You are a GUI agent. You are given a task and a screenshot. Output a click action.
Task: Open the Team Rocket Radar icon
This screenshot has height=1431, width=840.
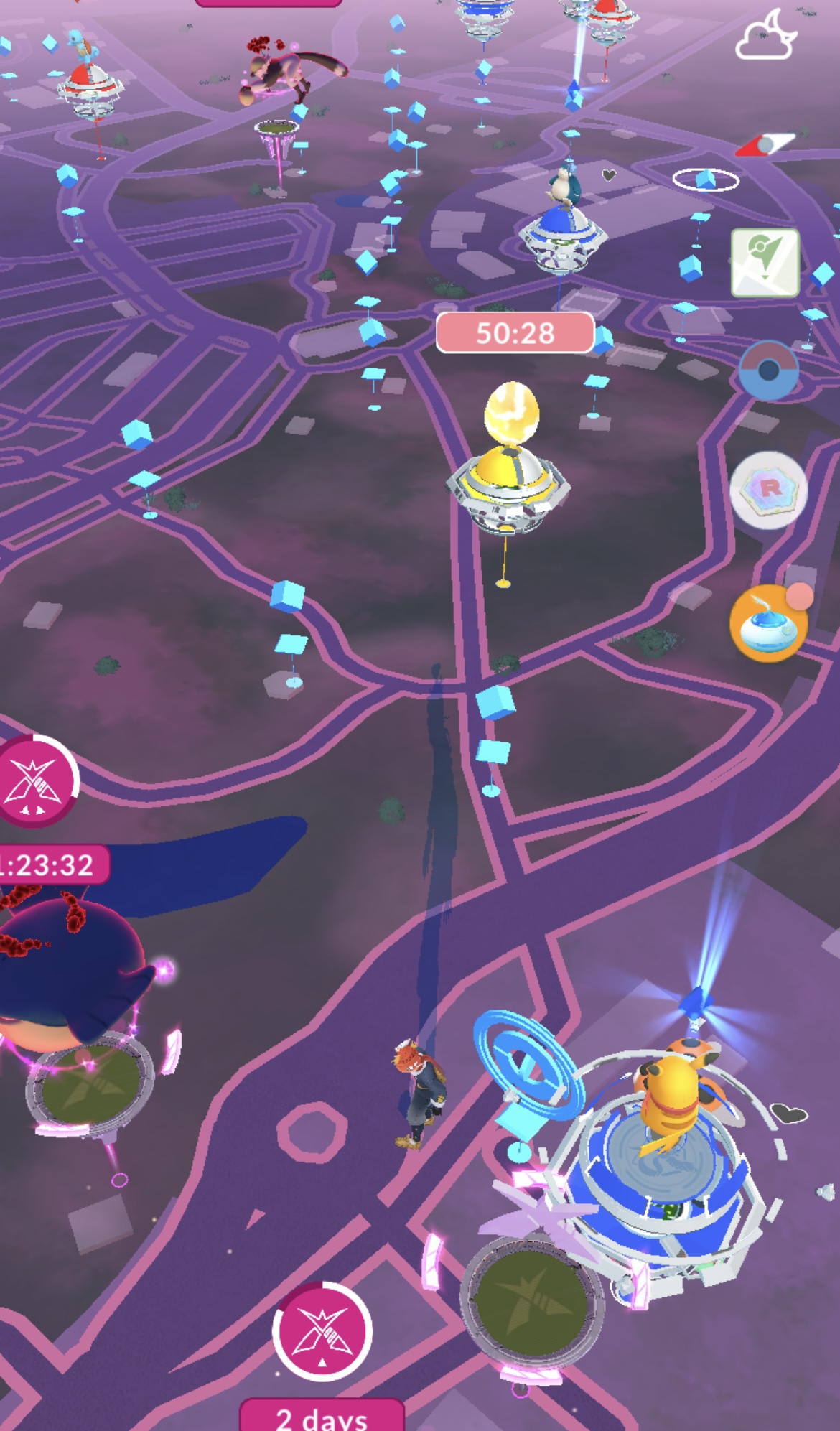click(x=768, y=490)
